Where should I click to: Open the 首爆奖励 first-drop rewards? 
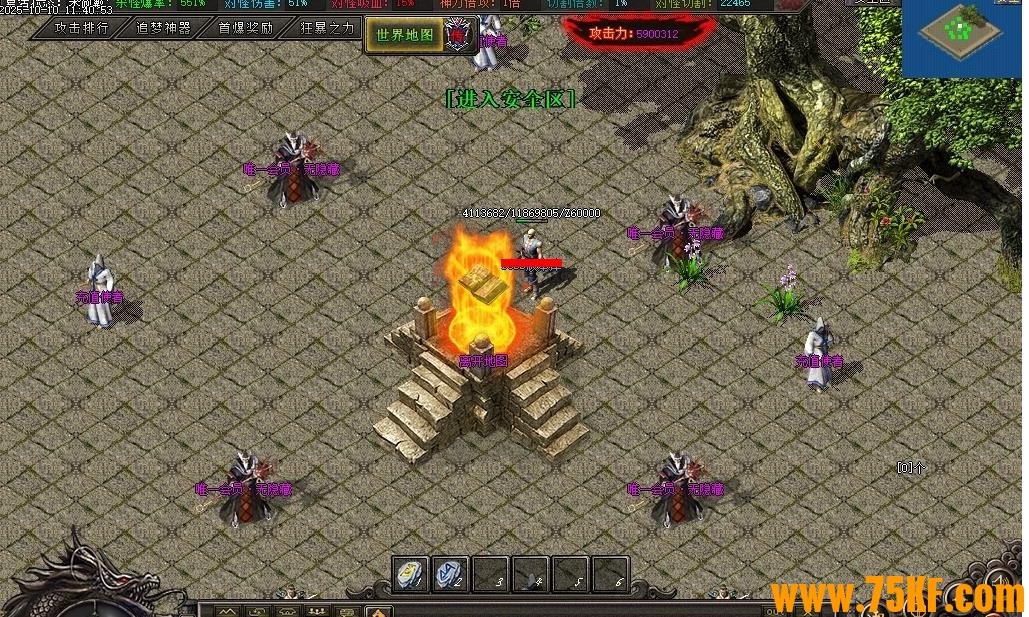246,28
